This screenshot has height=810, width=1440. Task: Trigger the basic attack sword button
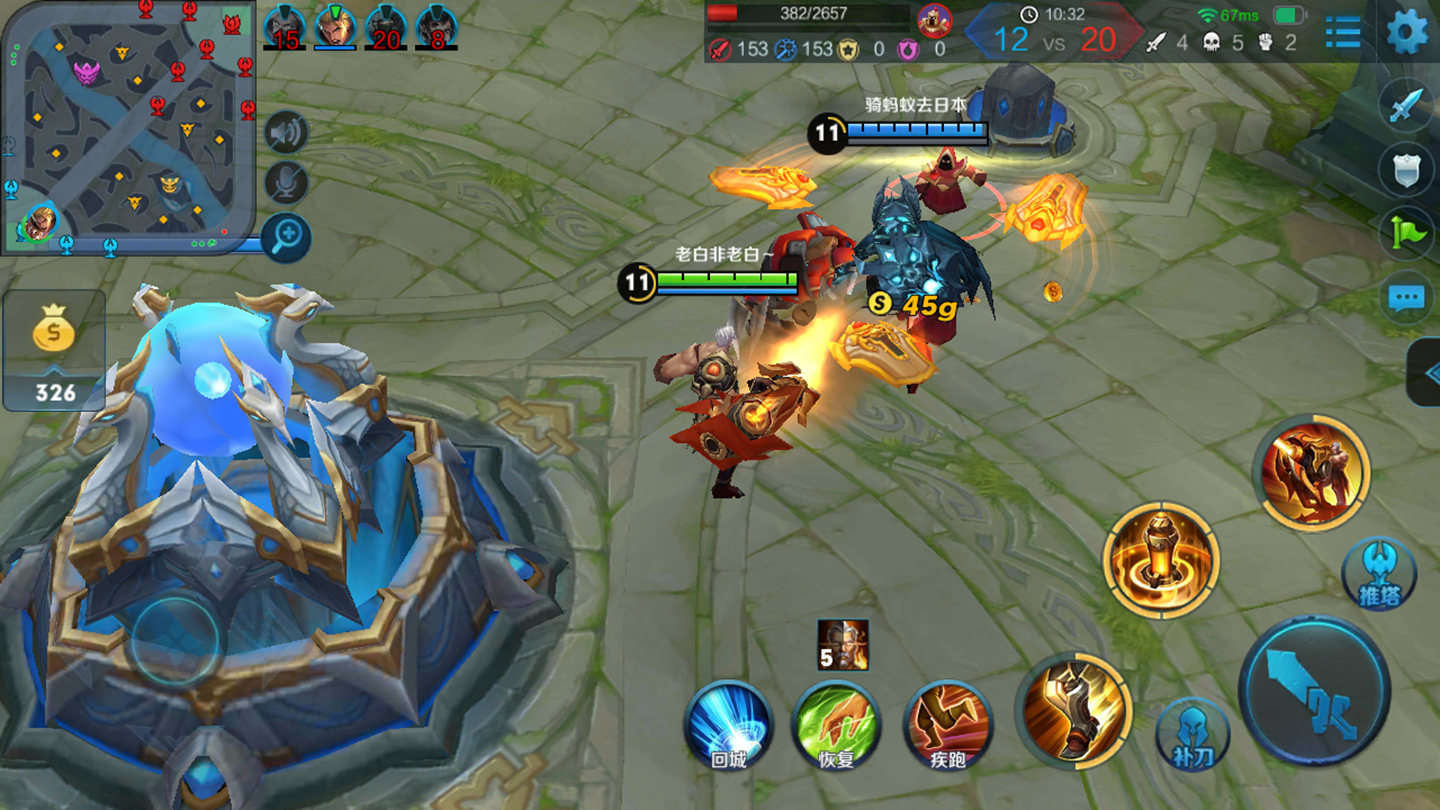pos(1314,690)
